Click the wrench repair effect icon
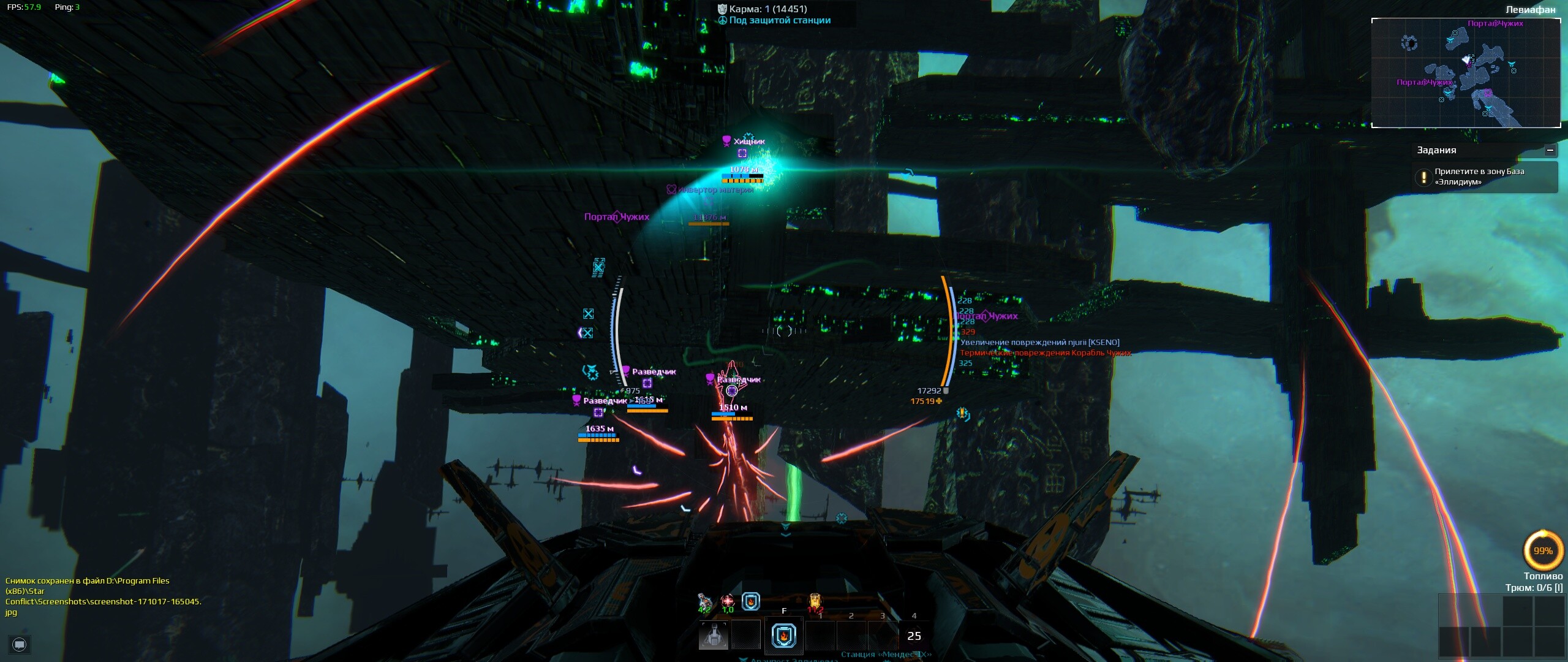This screenshot has height=662, width=1568. 705,600
